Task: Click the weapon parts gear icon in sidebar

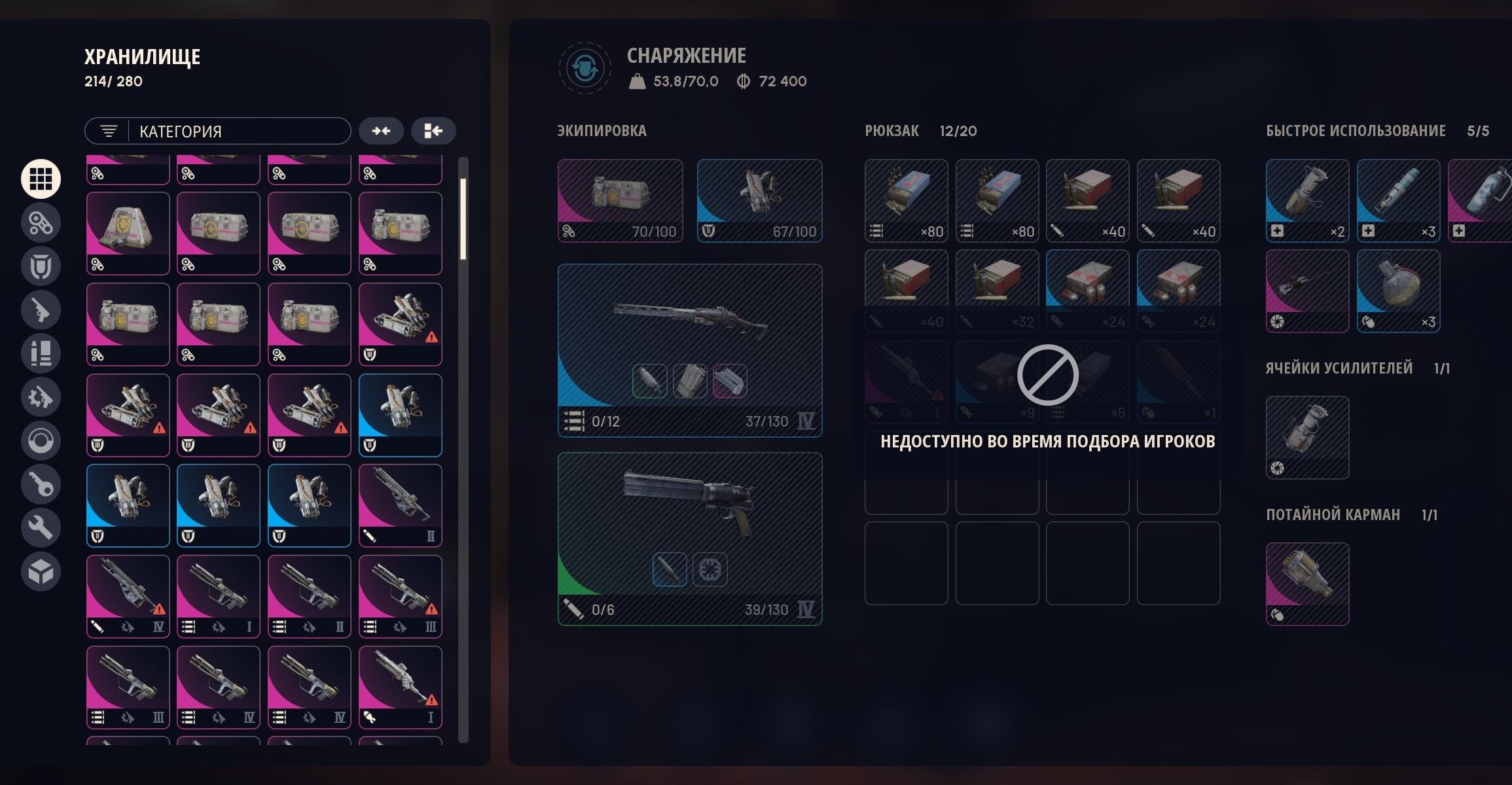Action: point(41,396)
